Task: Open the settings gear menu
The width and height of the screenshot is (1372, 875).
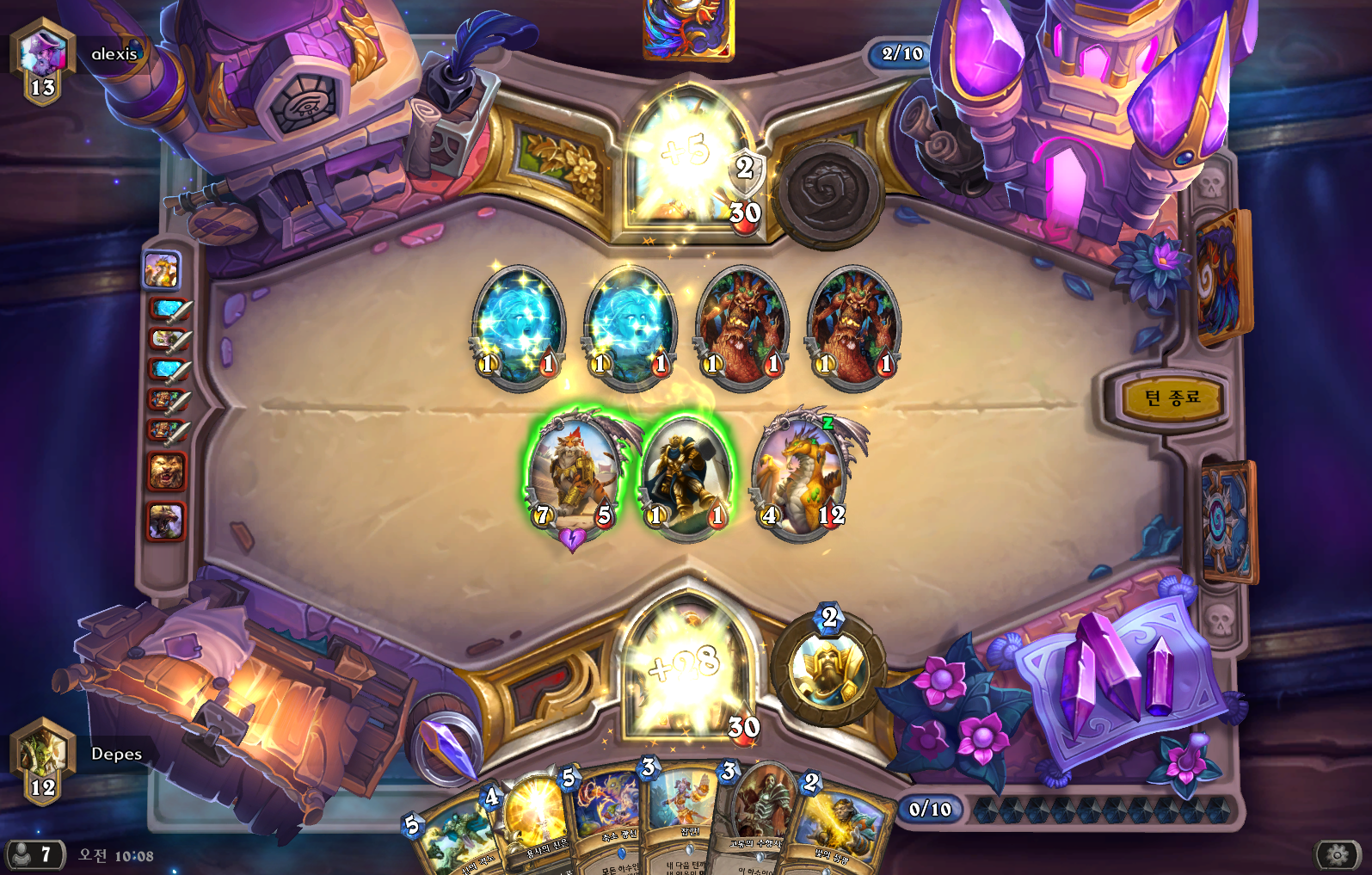Action: (1337, 854)
